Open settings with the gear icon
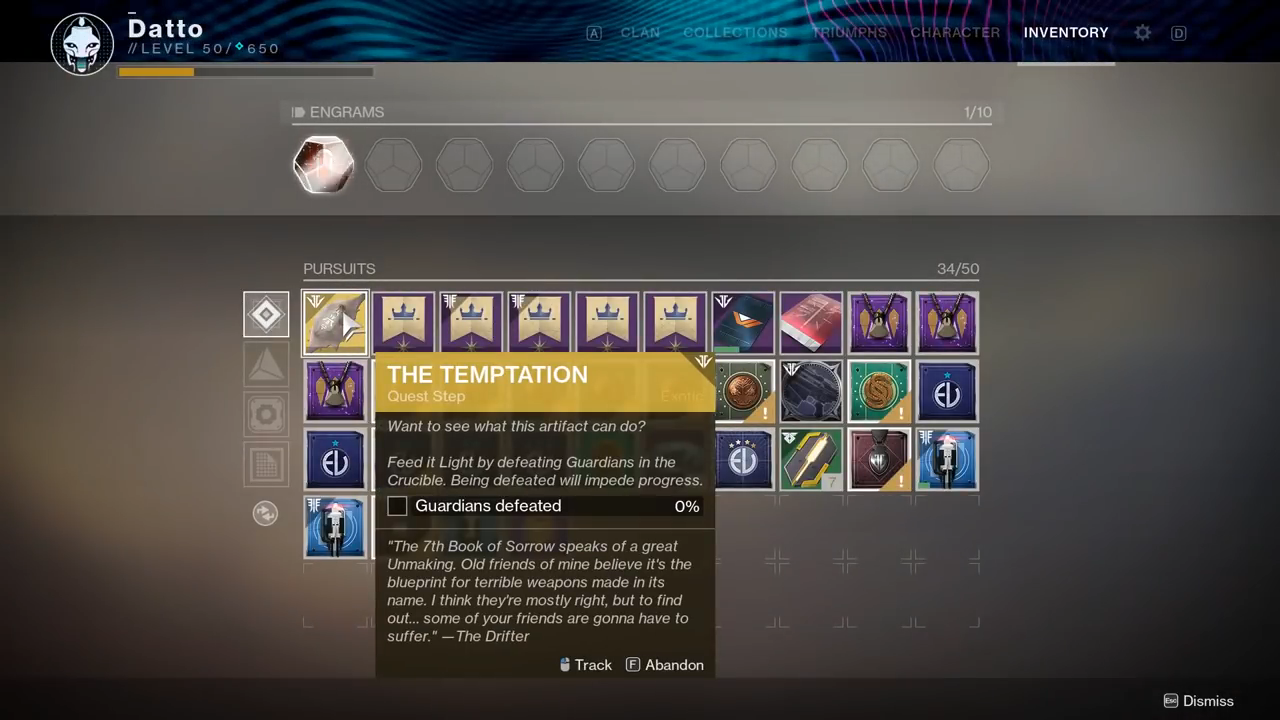Screen dimensions: 1280x720 click(1142, 33)
